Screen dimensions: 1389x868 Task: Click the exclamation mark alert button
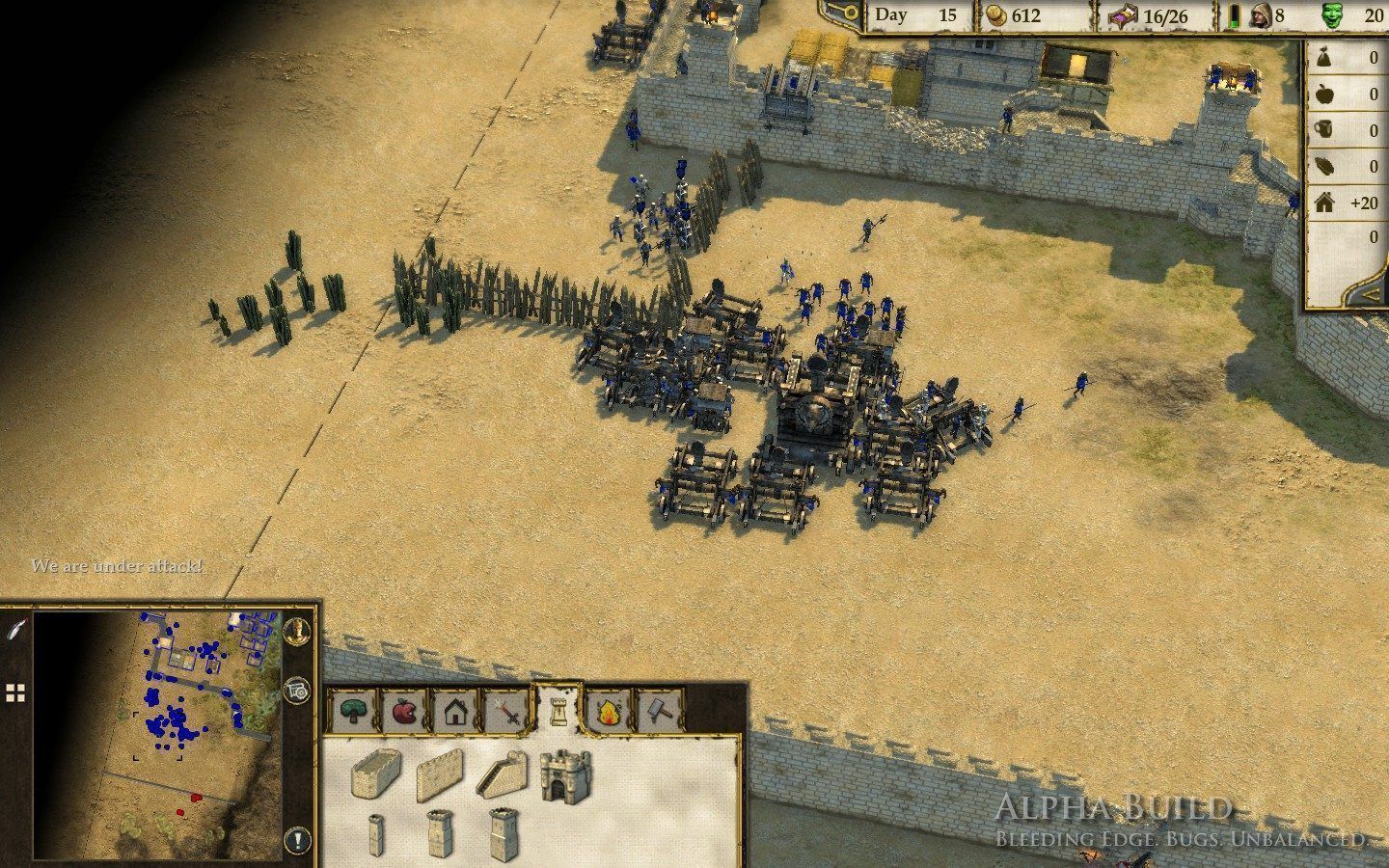[x=298, y=840]
